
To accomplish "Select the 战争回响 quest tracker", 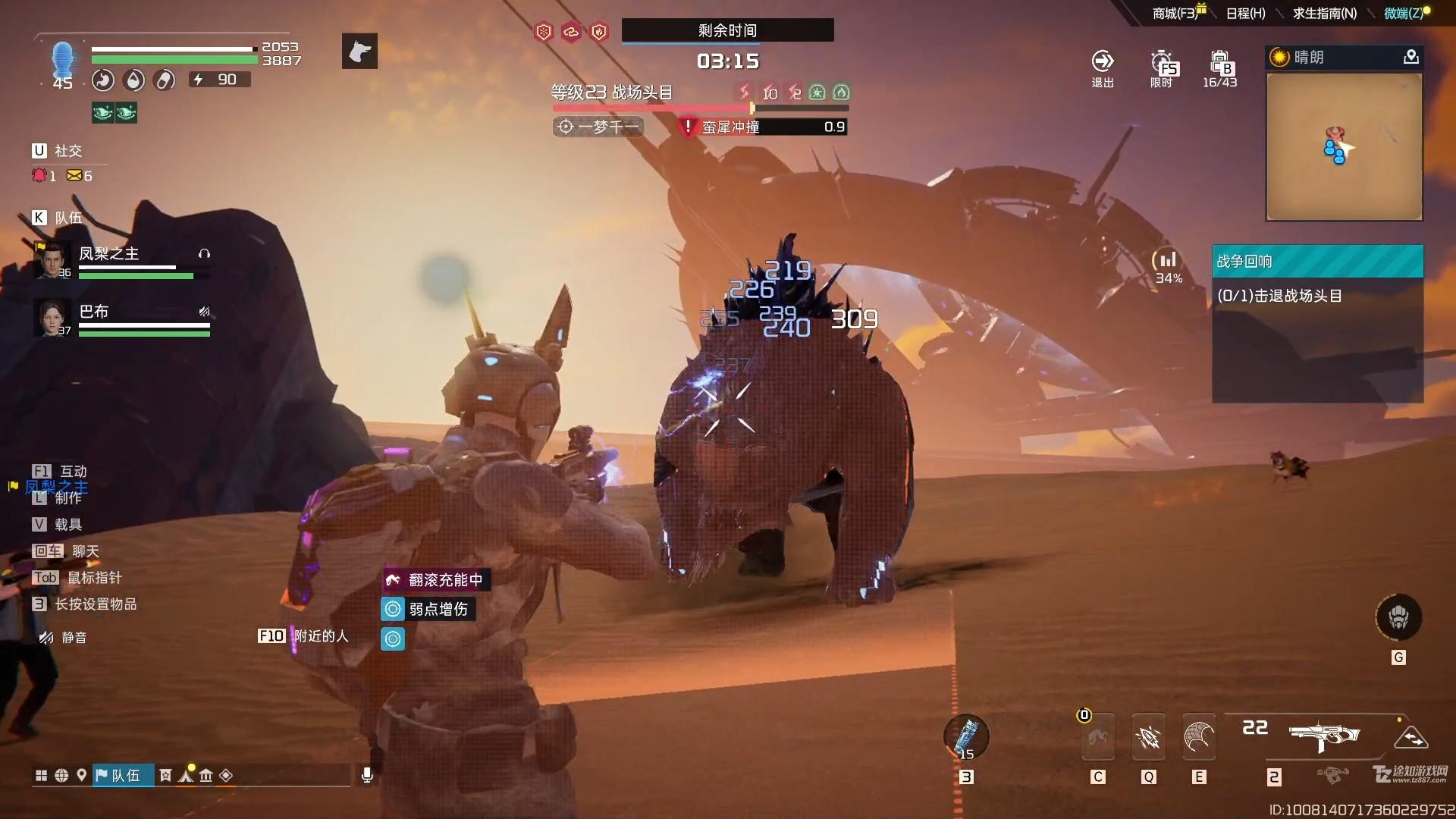I will [1317, 262].
